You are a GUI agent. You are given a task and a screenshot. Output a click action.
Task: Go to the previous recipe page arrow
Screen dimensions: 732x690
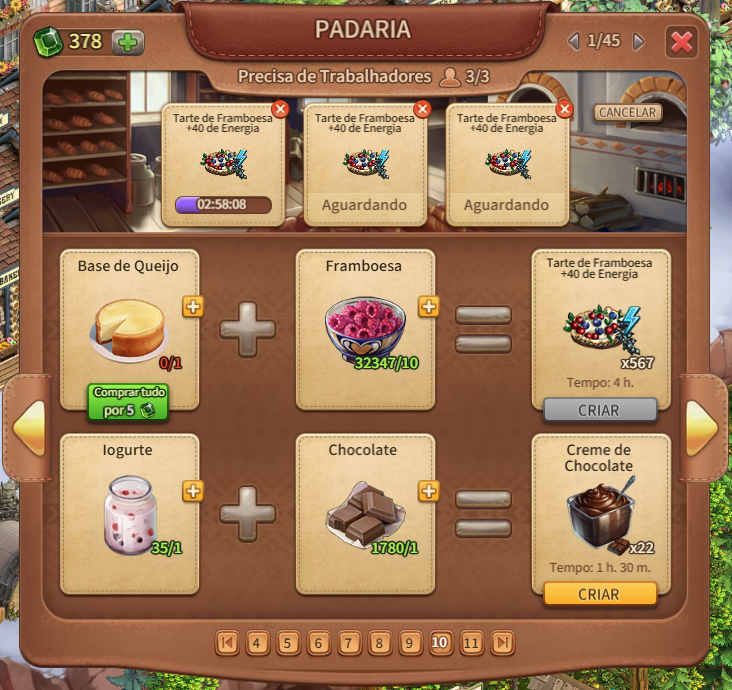point(29,428)
